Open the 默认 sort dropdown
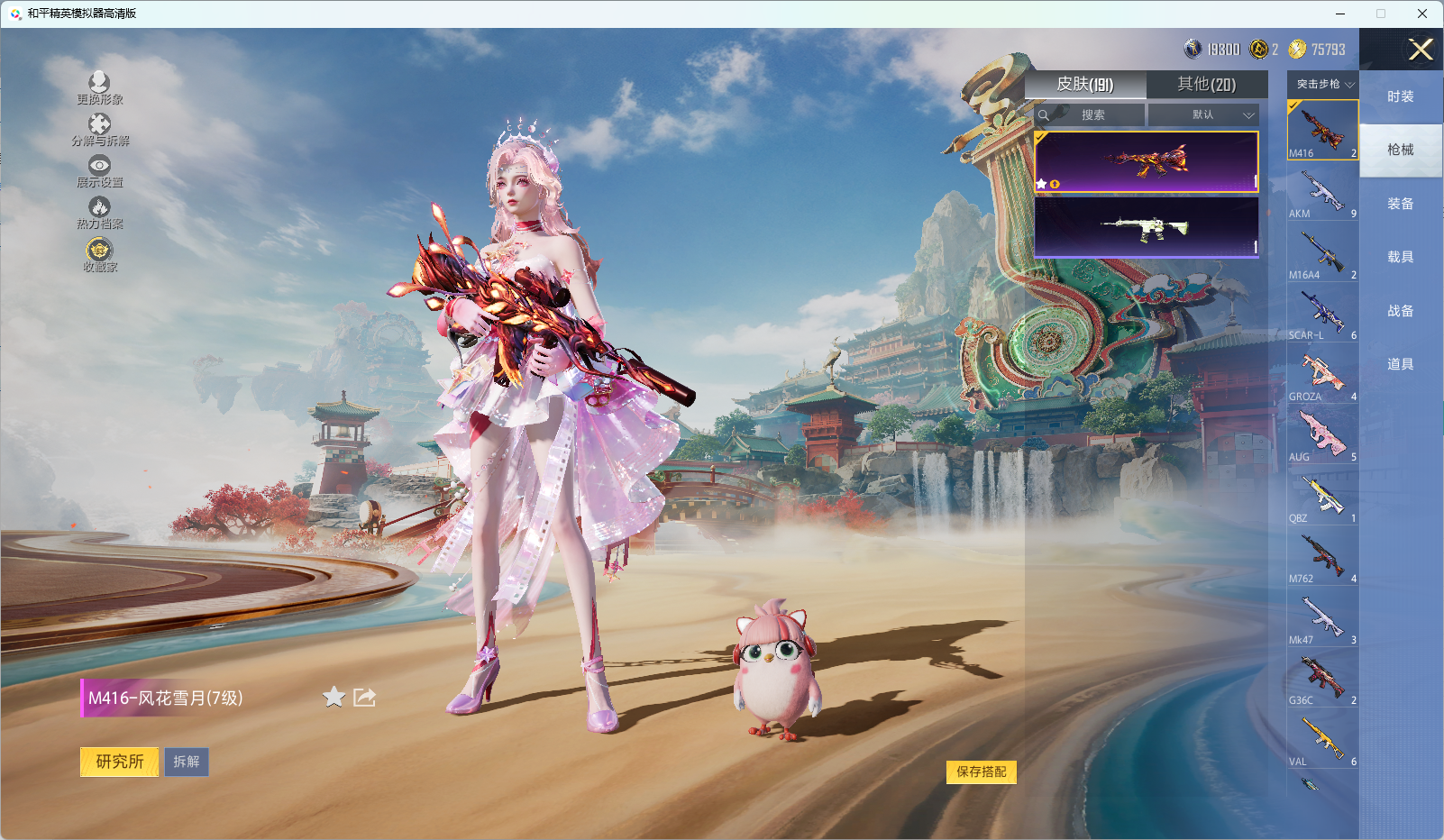 1203,115
